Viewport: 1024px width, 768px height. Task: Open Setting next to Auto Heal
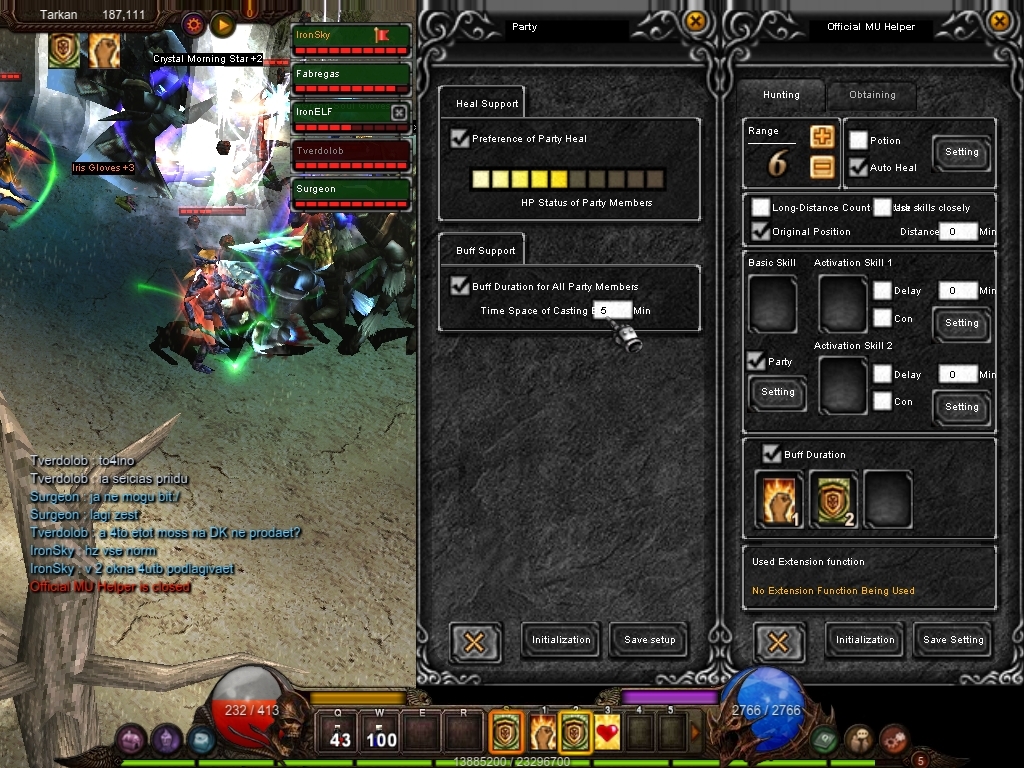(961, 152)
